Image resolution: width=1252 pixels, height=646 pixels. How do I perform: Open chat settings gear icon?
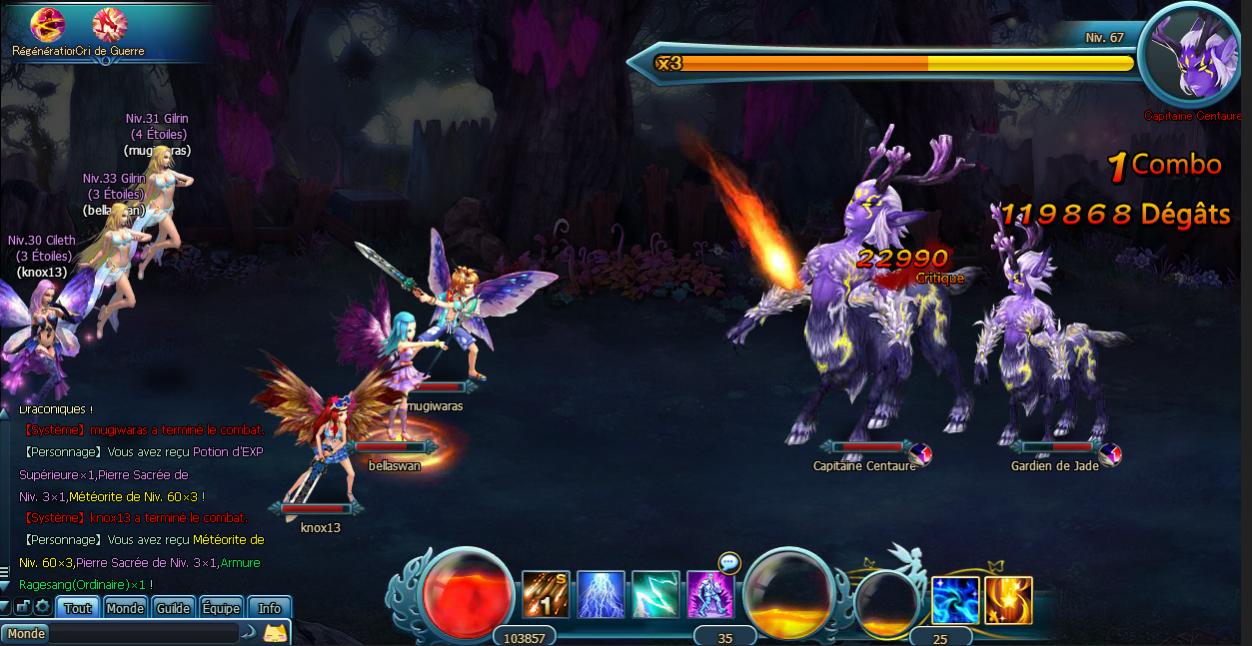tap(42, 607)
